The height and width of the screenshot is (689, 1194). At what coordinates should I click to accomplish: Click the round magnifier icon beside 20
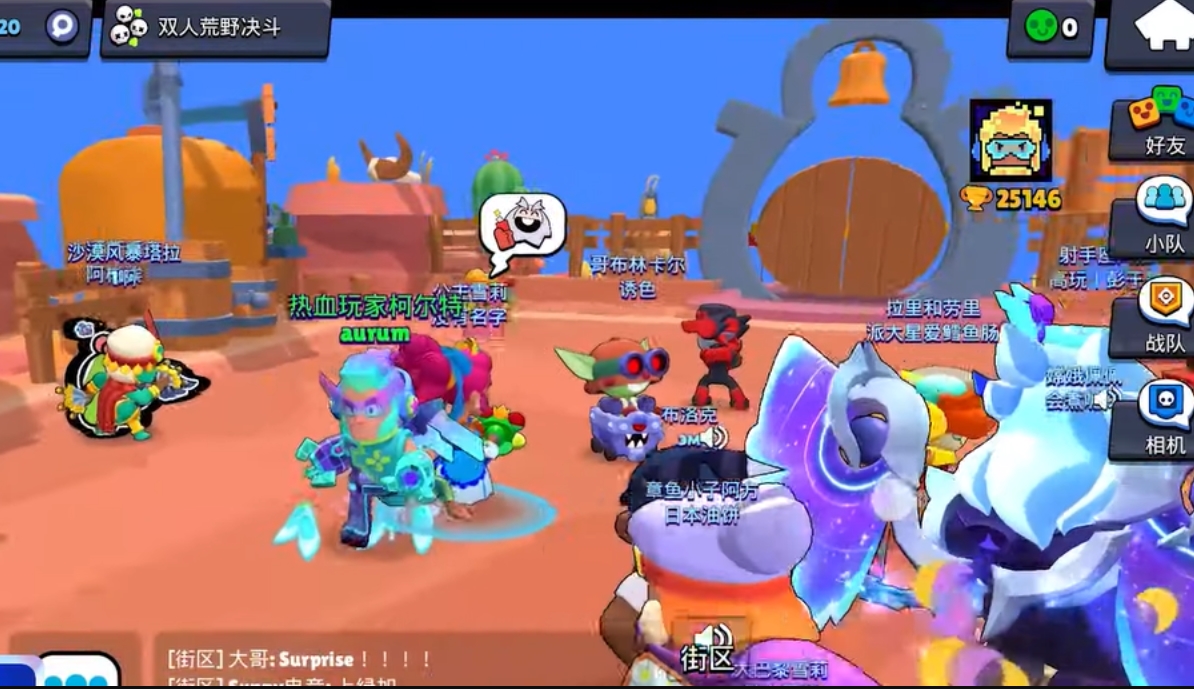tap(62, 26)
